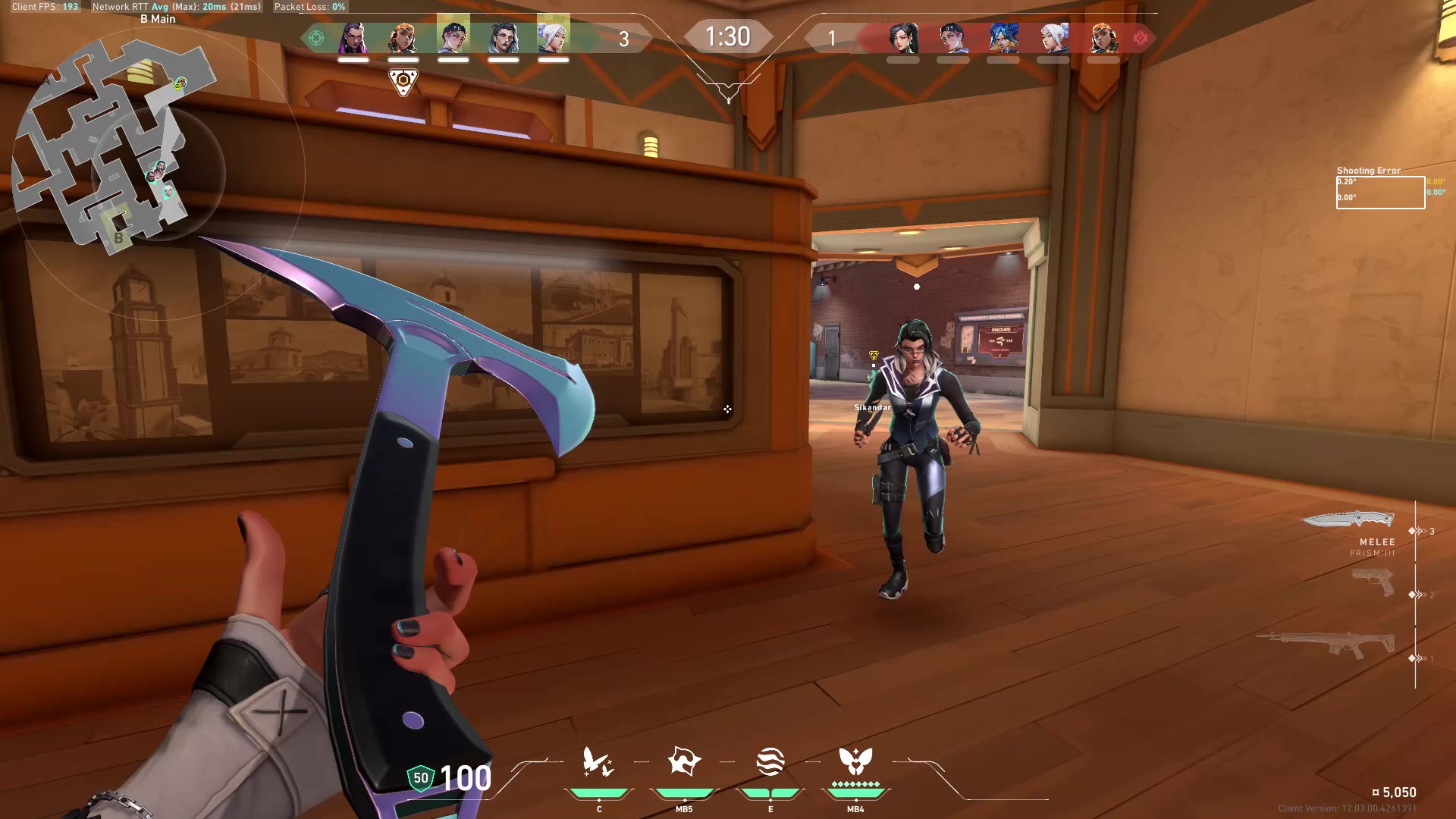Click the red team emblem icon

(x=1140, y=37)
